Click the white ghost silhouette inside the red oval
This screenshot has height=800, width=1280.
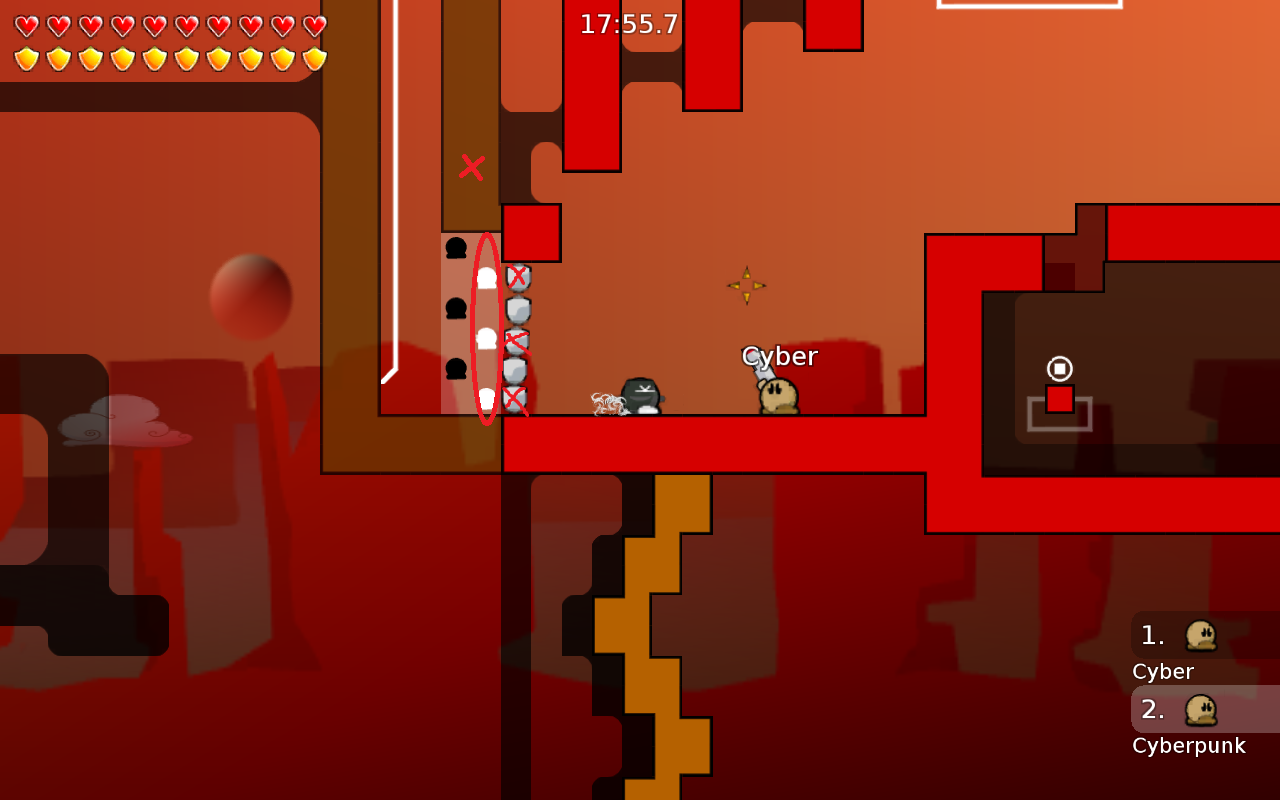pyautogui.click(x=485, y=340)
